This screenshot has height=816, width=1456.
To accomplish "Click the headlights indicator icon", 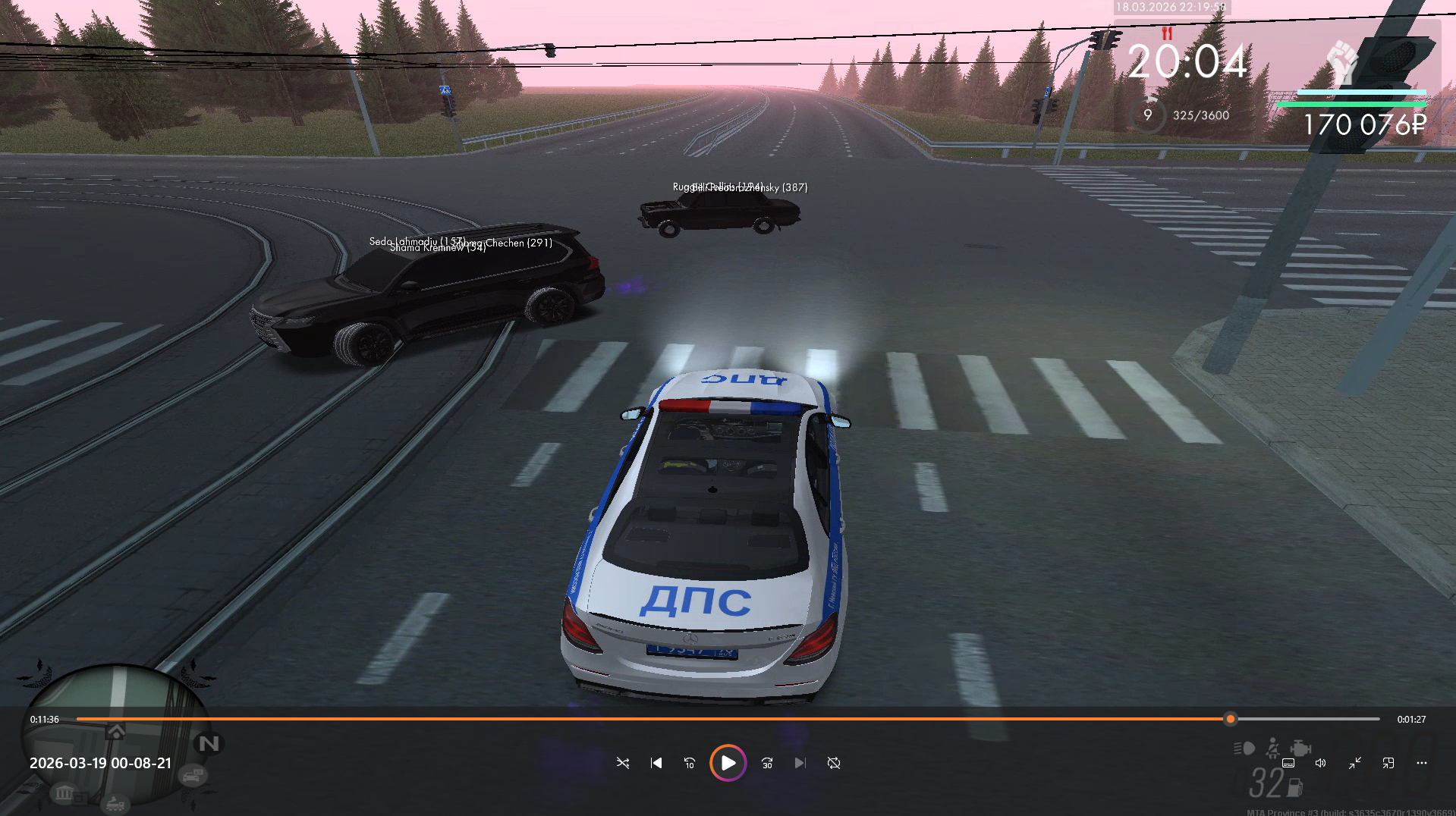I will 1244,749.
